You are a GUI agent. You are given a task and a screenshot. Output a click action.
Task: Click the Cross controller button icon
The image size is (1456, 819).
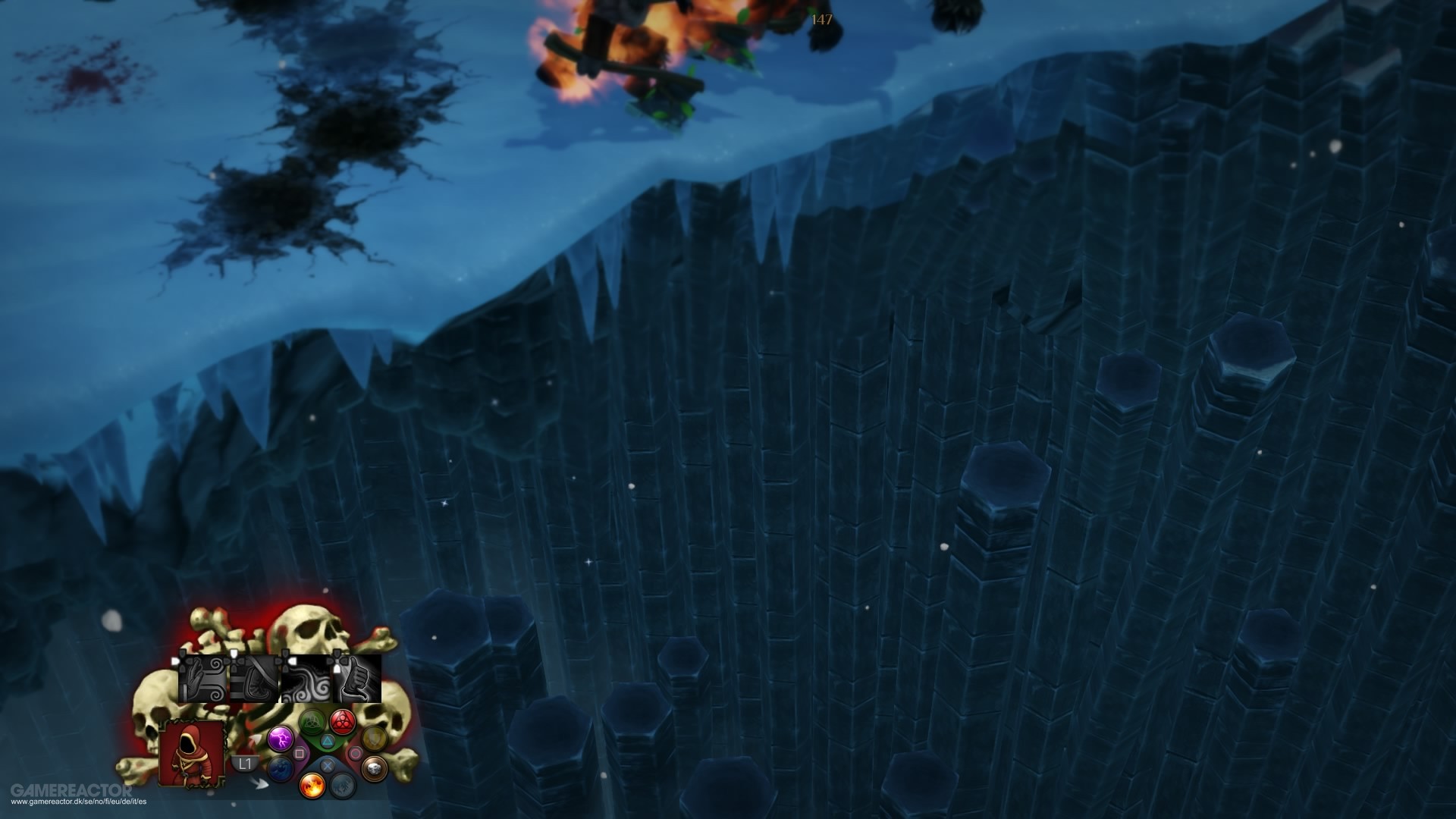coord(328,765)
